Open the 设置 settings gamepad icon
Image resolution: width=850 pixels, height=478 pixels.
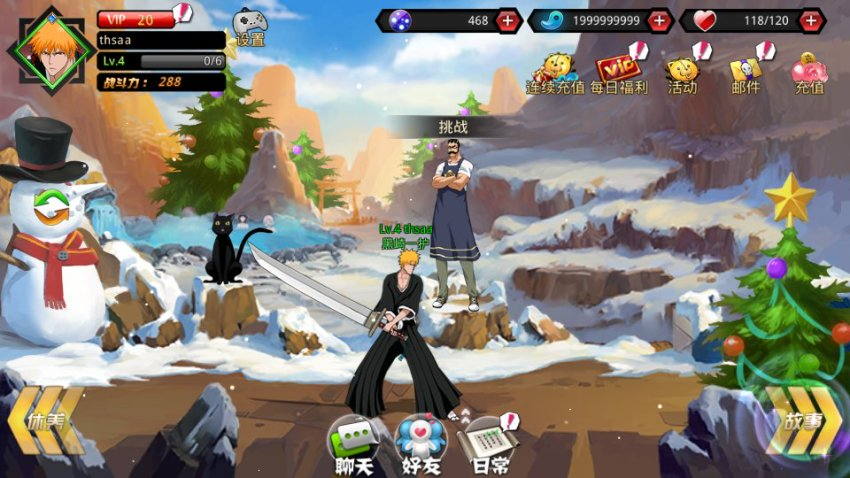tap(249, 26)
